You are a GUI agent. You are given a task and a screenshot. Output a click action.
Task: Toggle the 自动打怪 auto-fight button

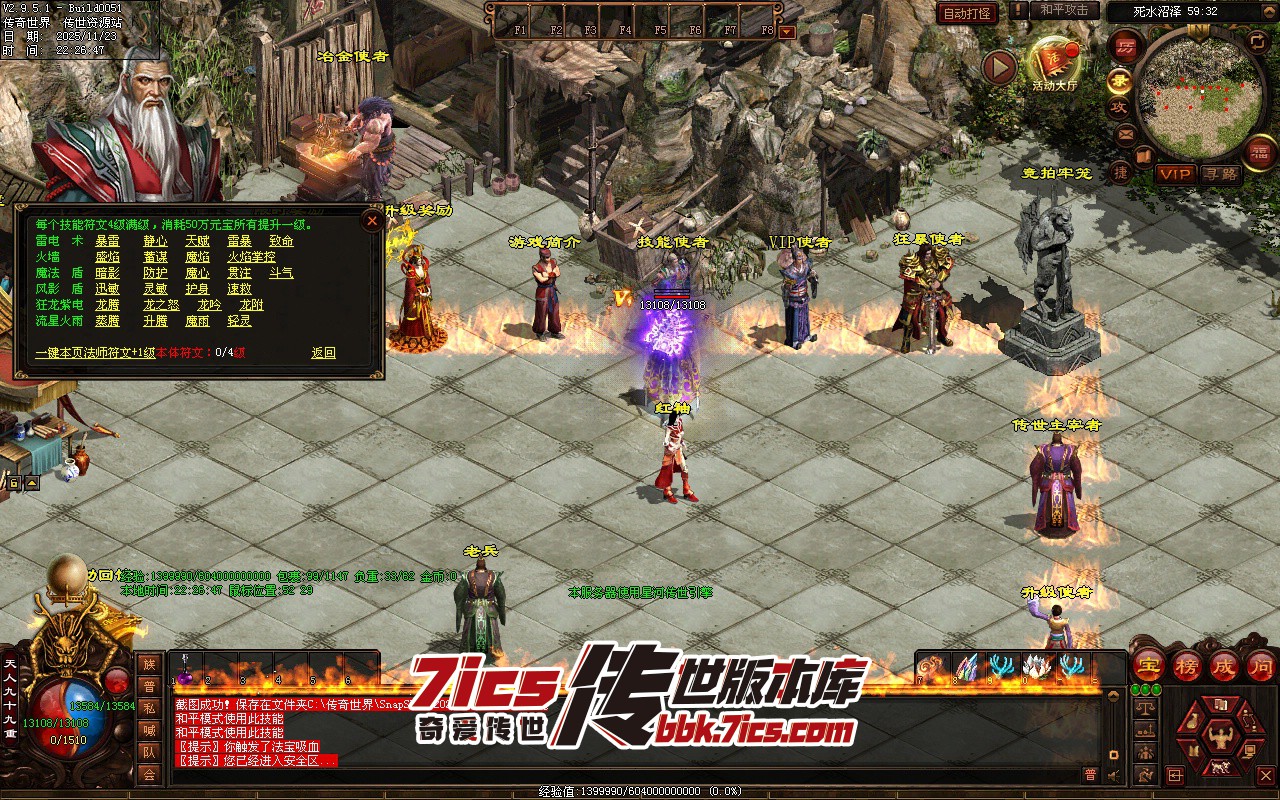click(x=967, y=13)
